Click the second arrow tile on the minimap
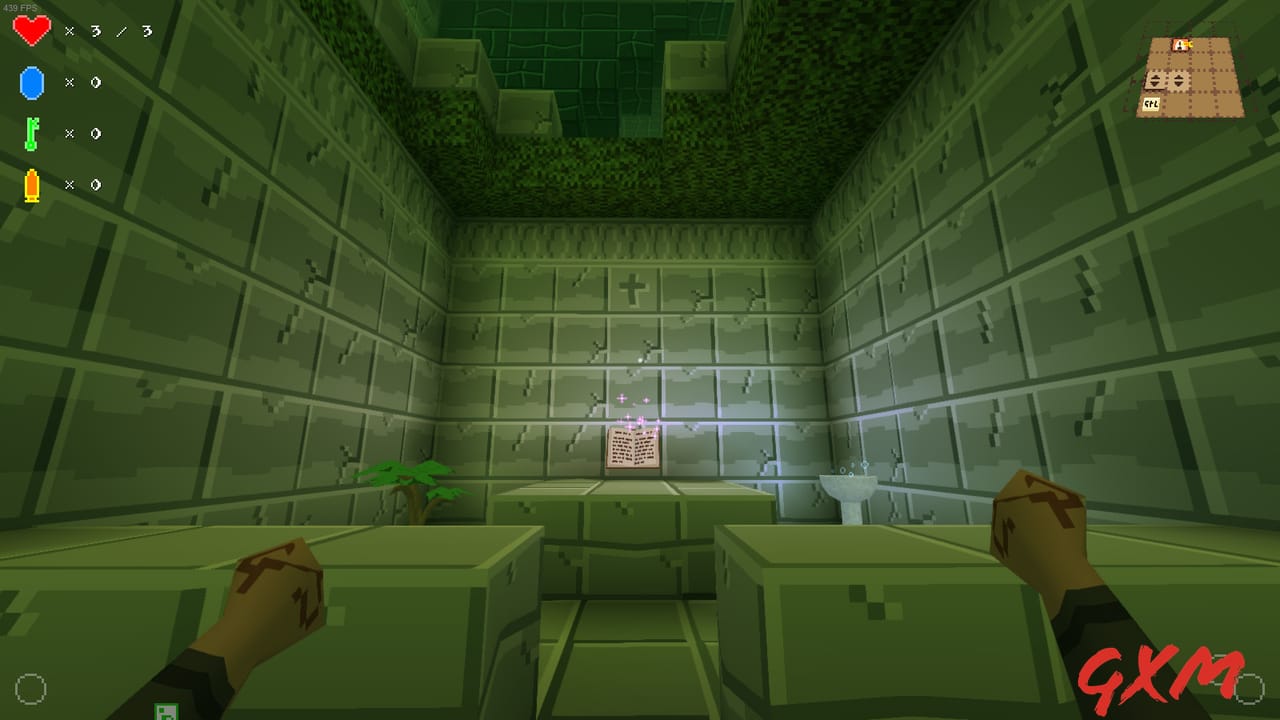This screenshot has height=720, width=1280. [x=1179, y=80]
